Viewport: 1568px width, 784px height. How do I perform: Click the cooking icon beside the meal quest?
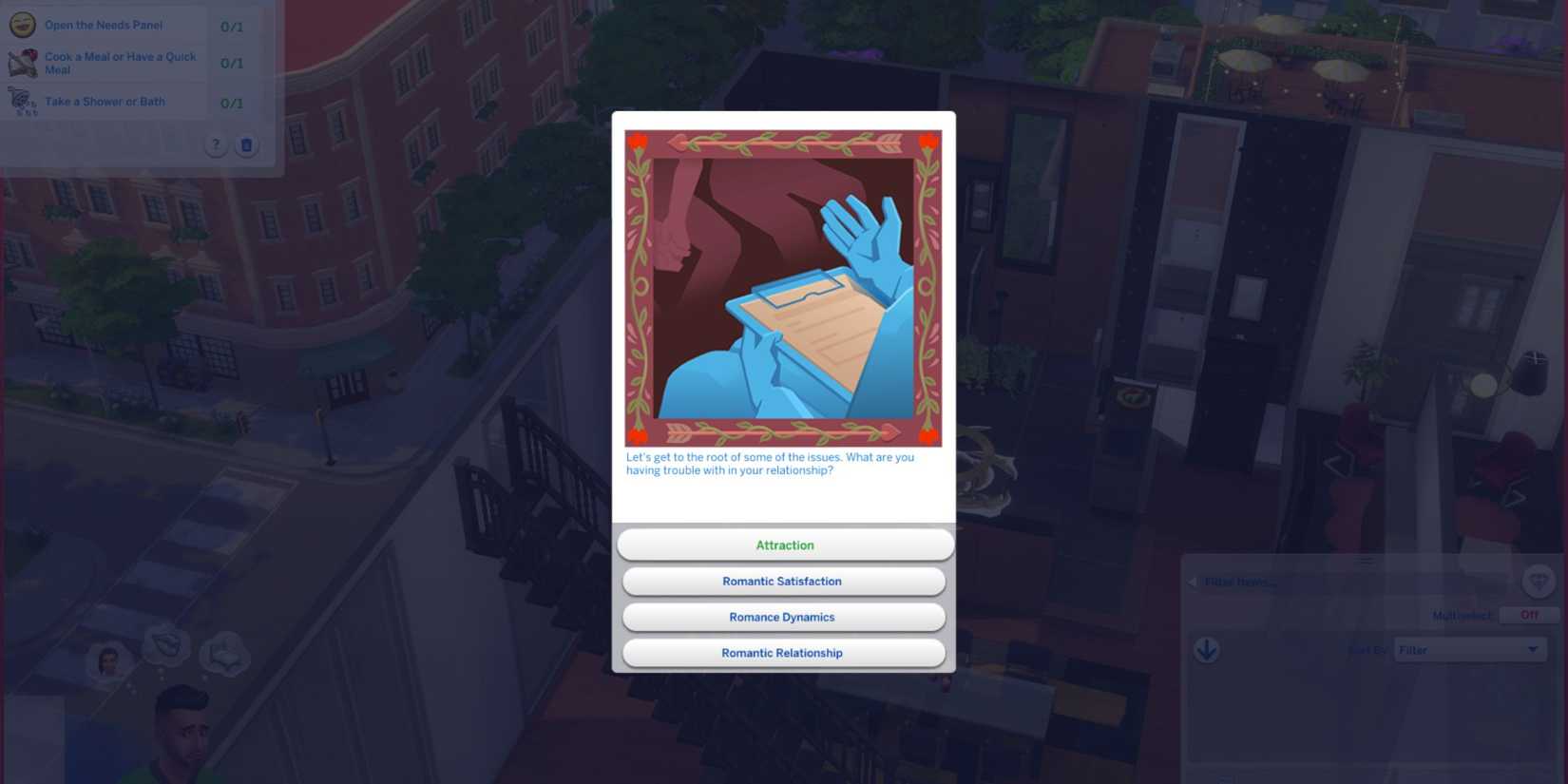(24, 62)
